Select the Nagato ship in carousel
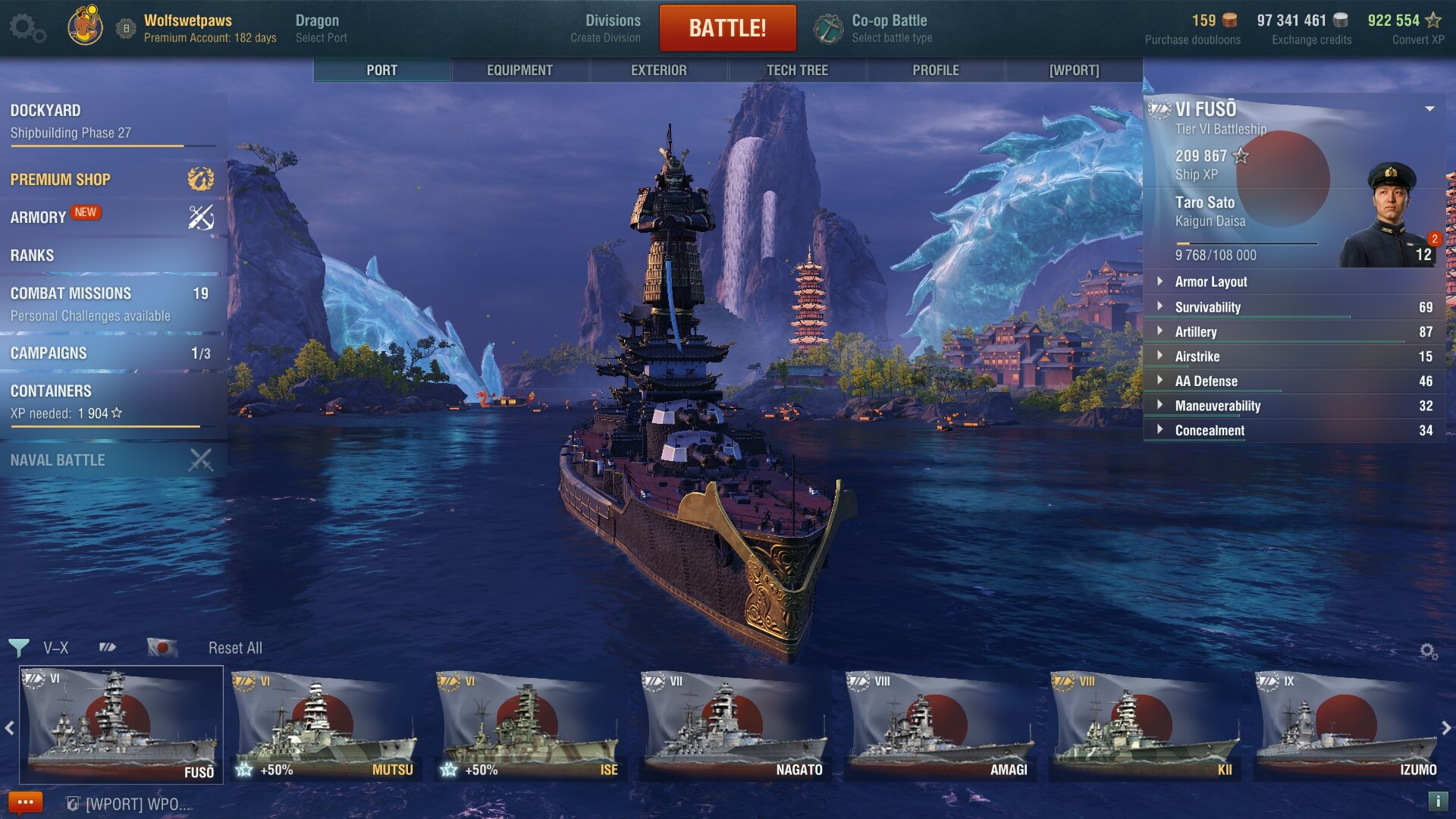The width and height of the screenshot is (1456, 819). pyautogui.click(x=734, y=726)
